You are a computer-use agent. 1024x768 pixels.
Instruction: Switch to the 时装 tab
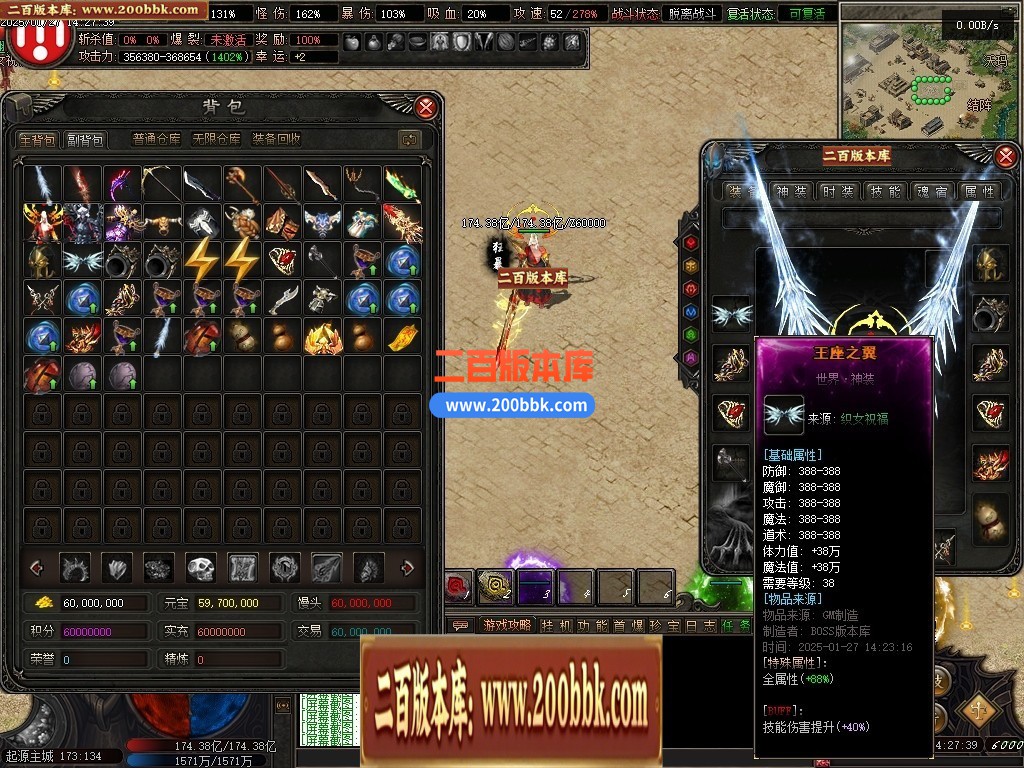click(x=838, y=191)
